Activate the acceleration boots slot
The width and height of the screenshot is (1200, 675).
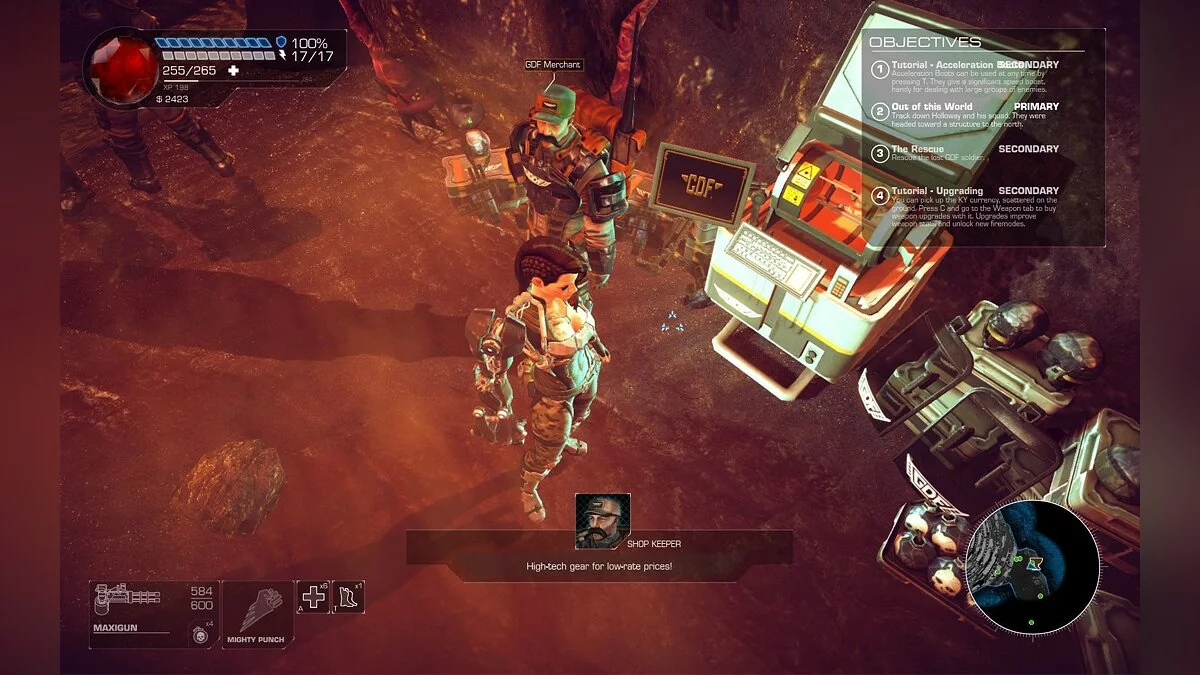349,597
